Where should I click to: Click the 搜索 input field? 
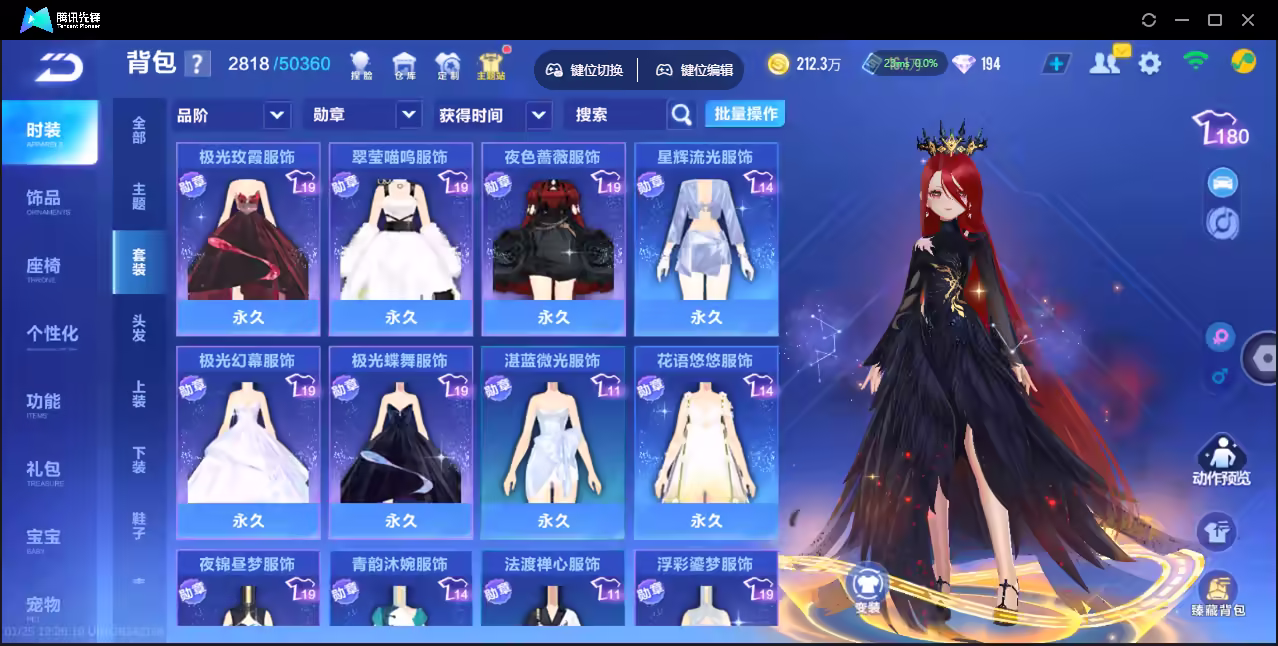(616, 115)
